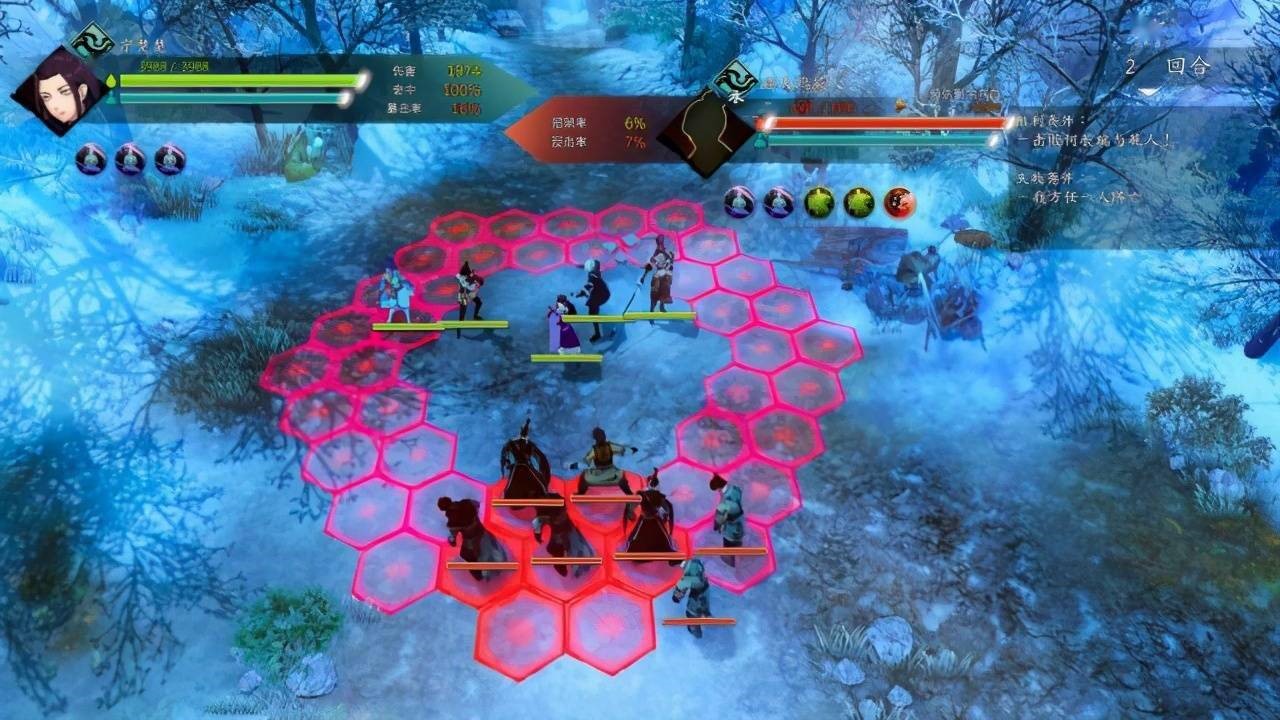
Task: Inspect the red status effect icon
Action: 900,203
